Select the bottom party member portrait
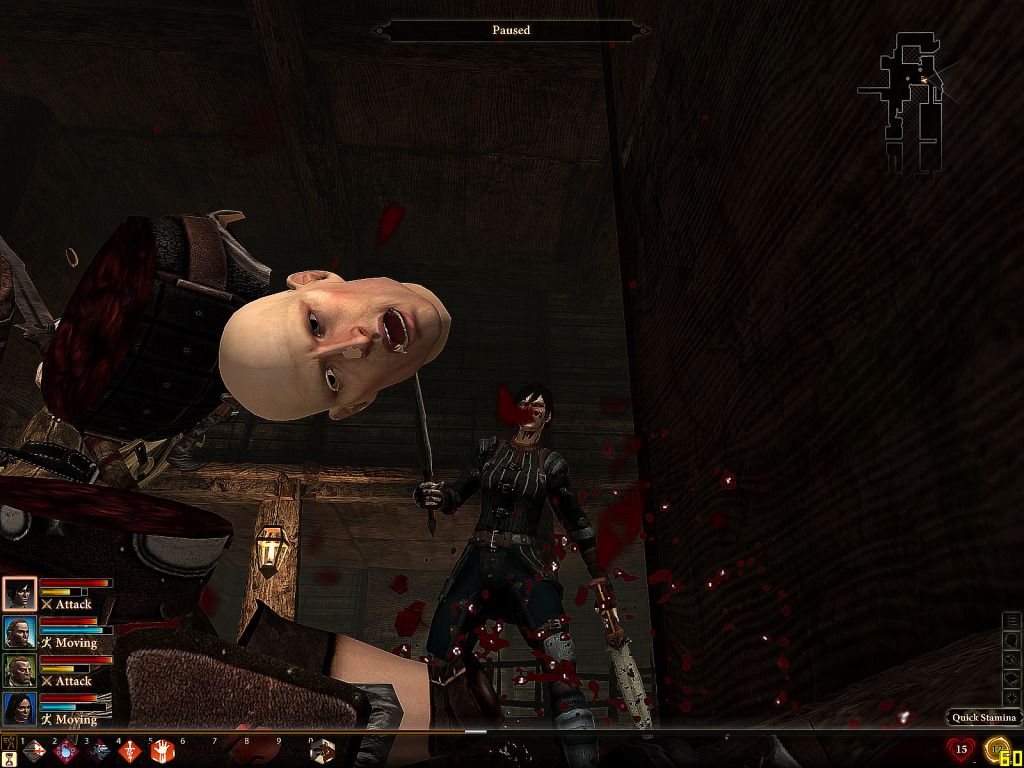The width and height of the screenshot is (1024, 768). [19, 708]
